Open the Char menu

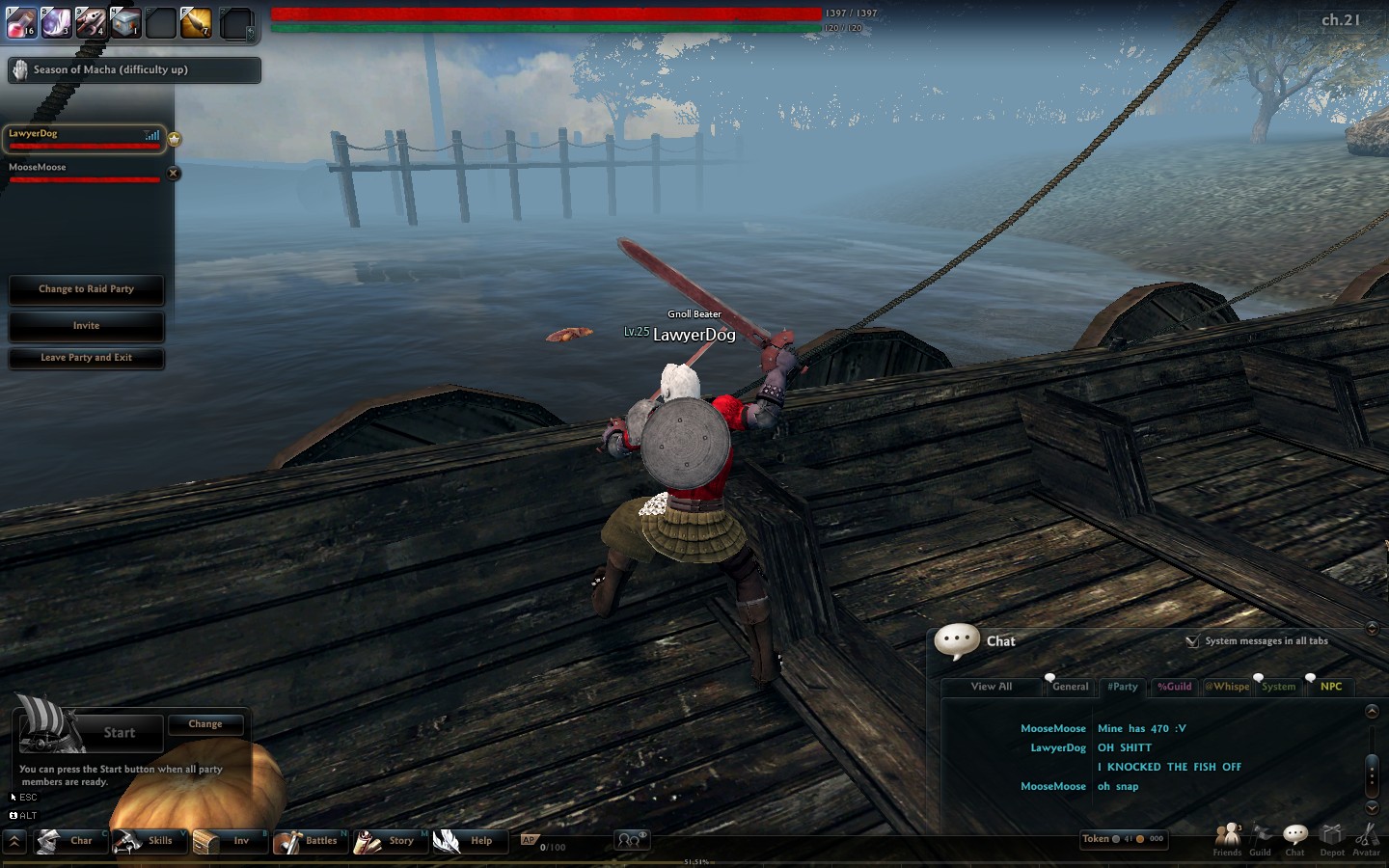(69, 841)
